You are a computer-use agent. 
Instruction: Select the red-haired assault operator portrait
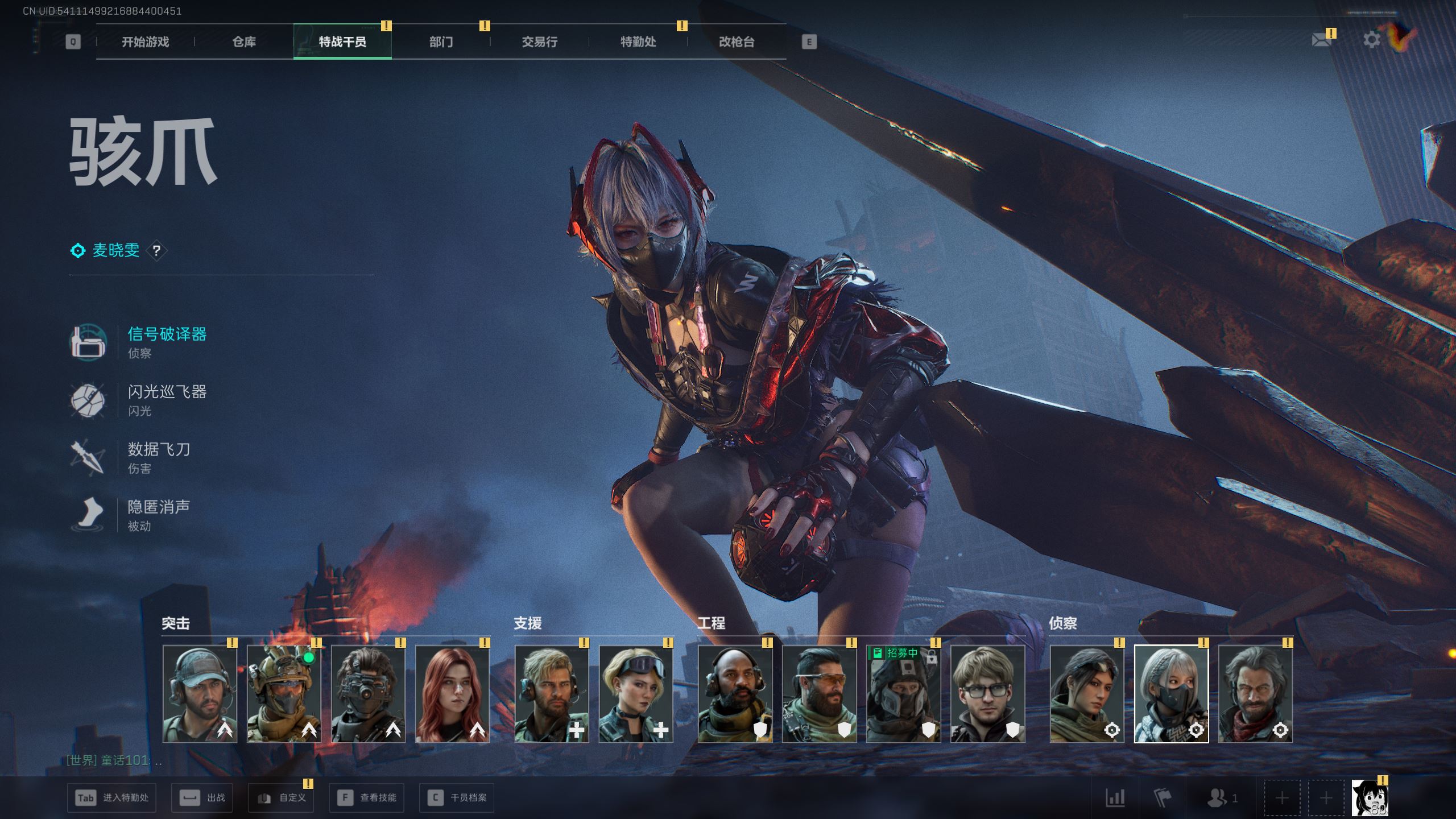click(452, 694)
